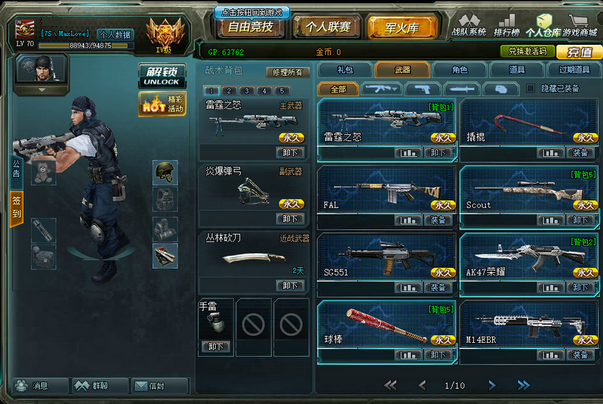Go to the next inventory page
This screenshot has width=603, height=404.
pos(491,385)
